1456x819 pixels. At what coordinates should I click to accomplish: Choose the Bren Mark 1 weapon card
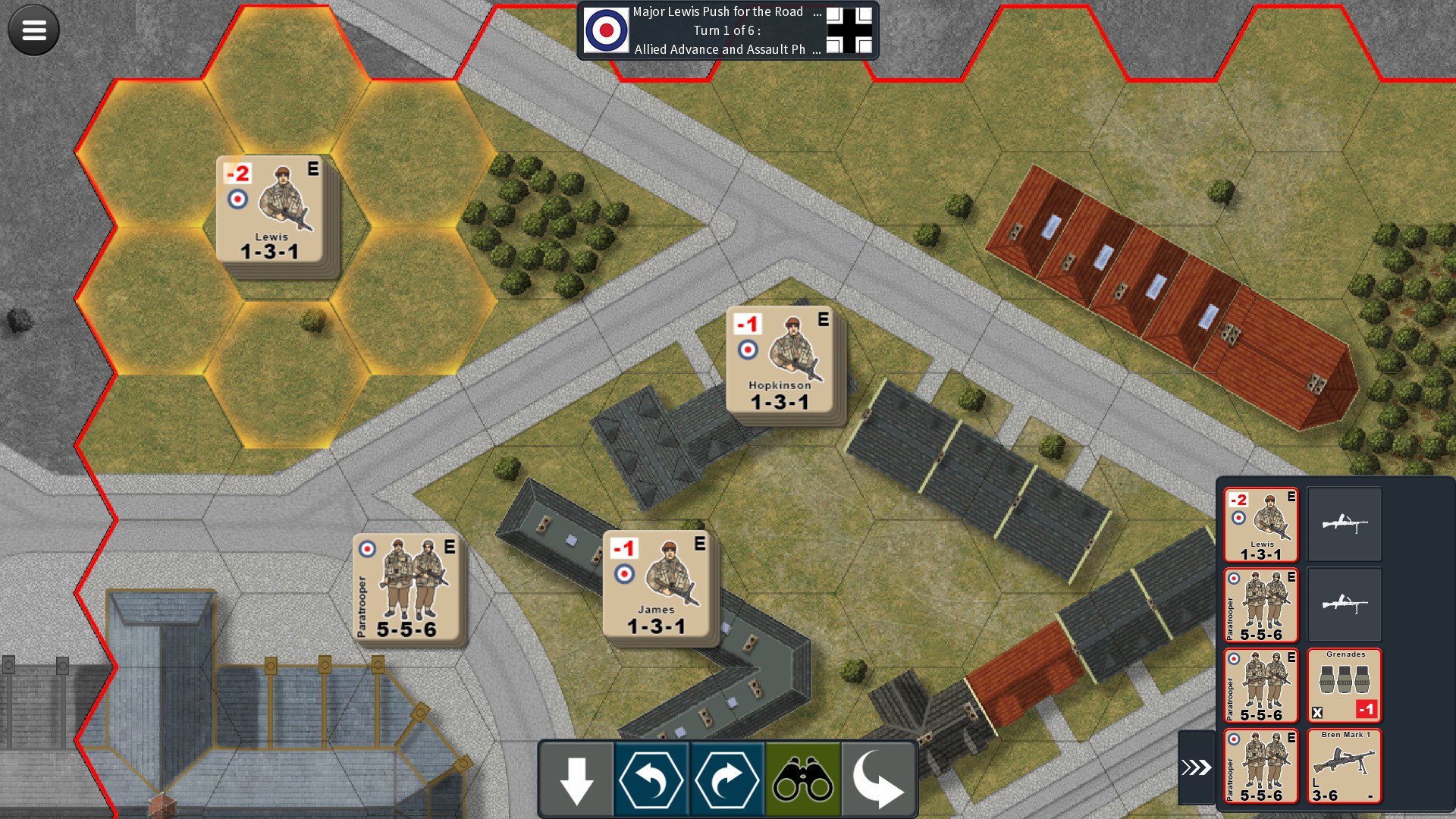coord(1345,766)
